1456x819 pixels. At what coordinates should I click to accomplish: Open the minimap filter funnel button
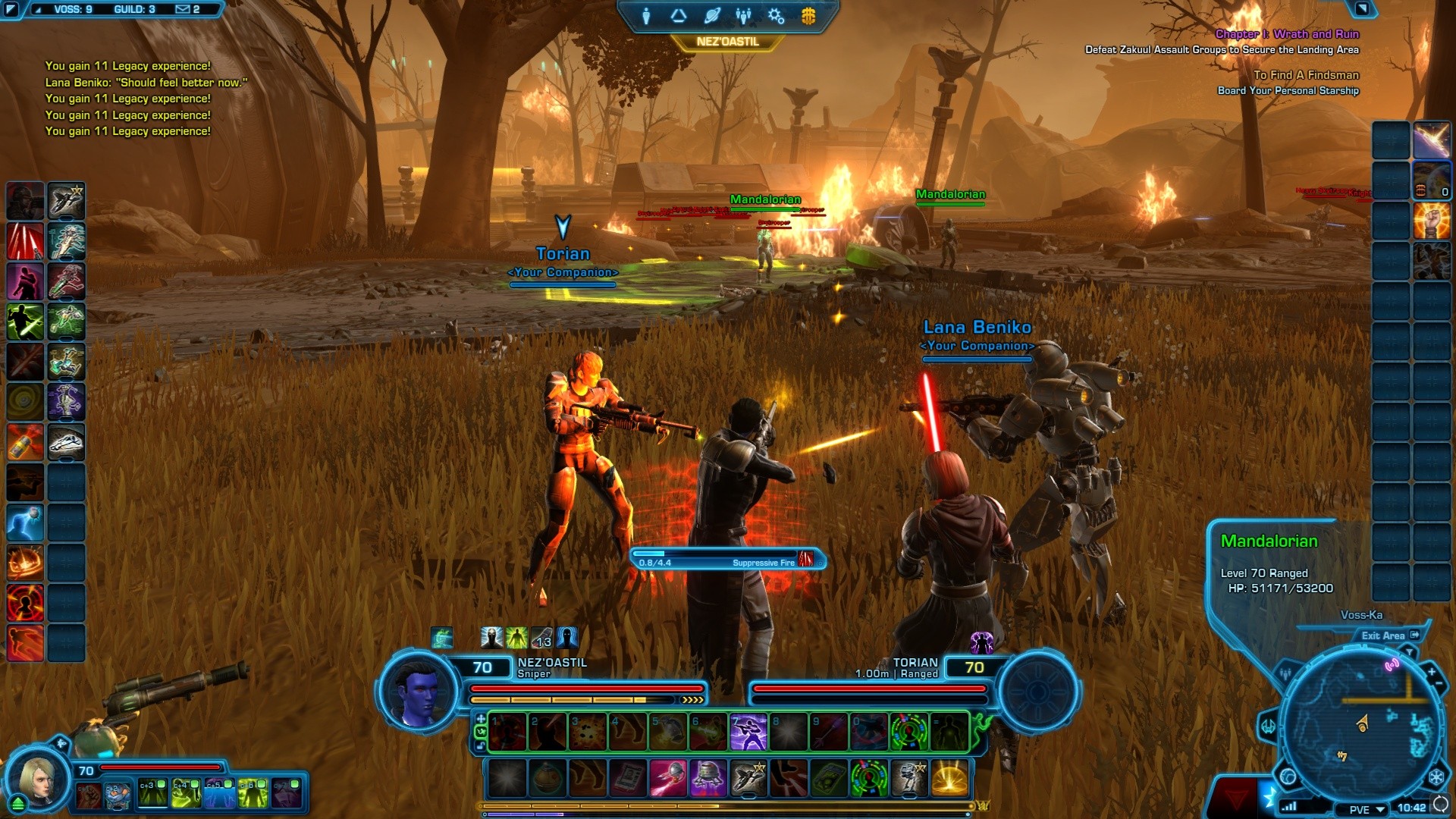click(1409, 651)
